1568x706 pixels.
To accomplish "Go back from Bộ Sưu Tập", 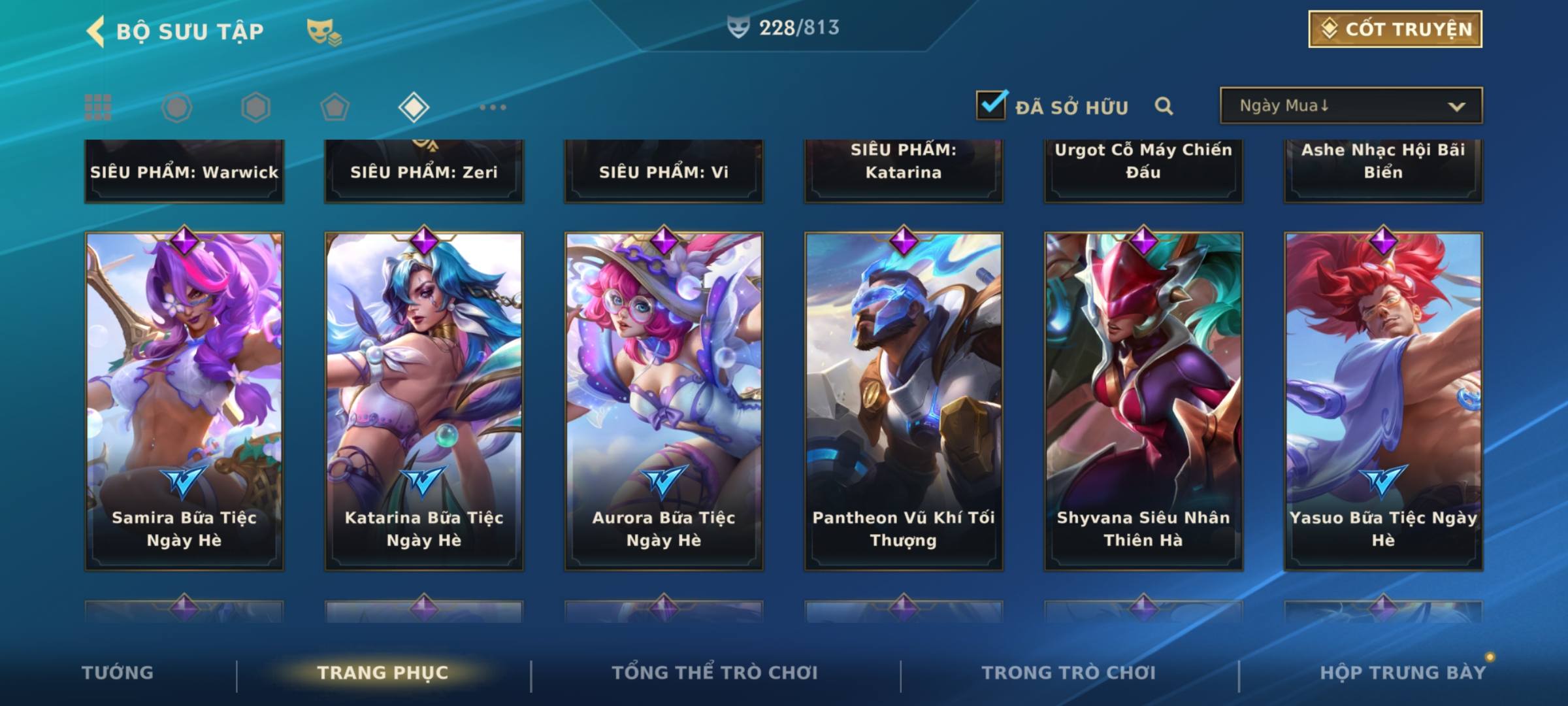I will click(x=96, y=31).
